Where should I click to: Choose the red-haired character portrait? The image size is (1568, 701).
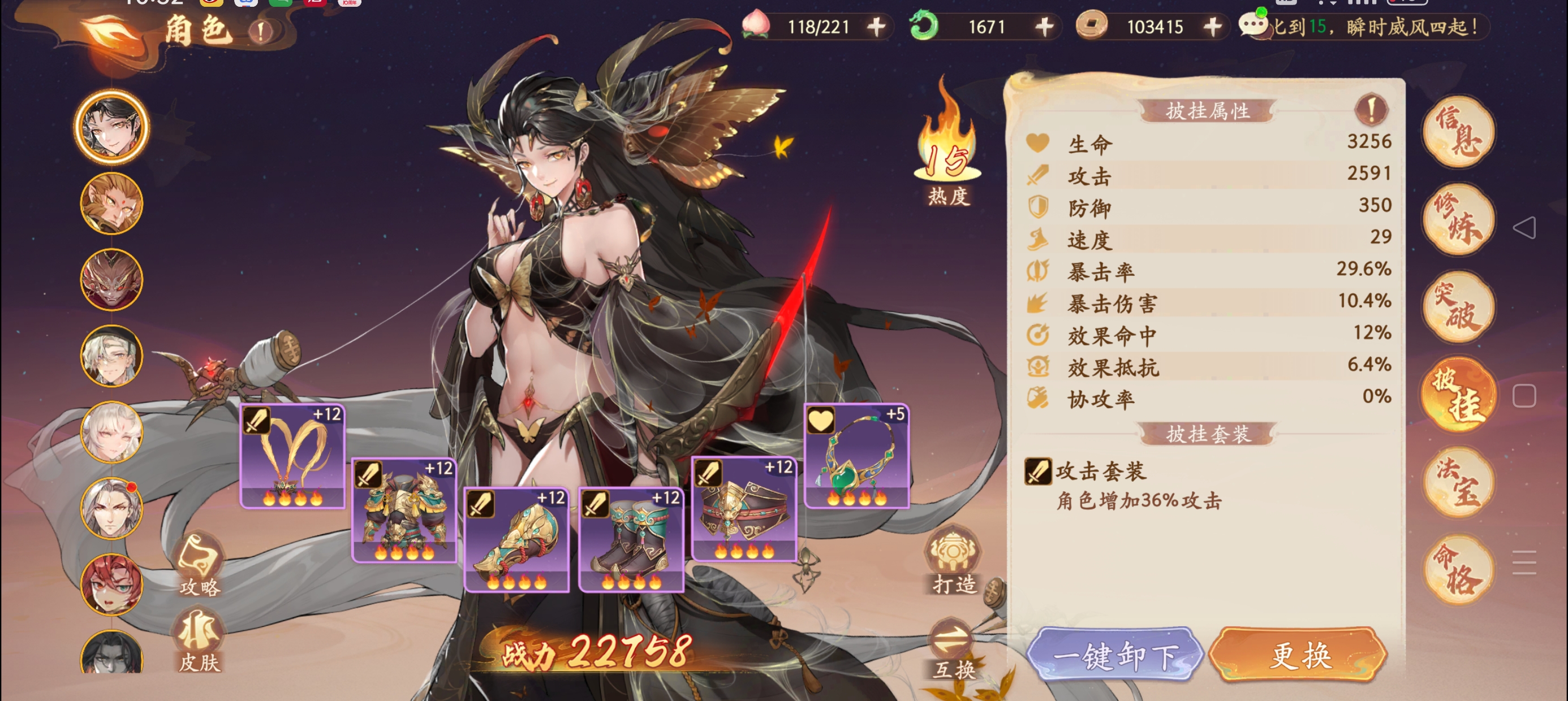point(112,585)
